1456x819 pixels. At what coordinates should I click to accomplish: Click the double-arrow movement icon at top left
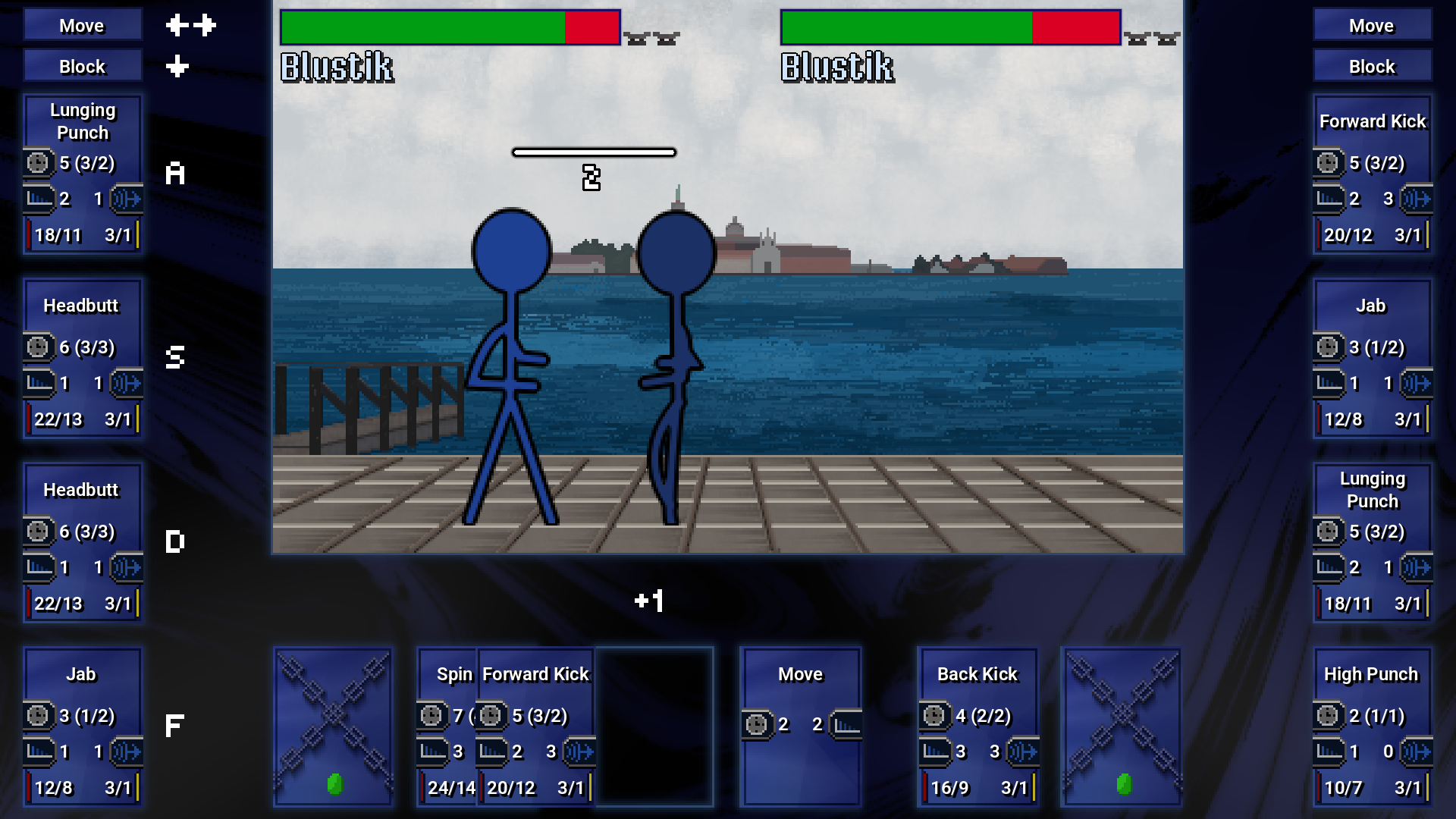(x=191, y=25)
